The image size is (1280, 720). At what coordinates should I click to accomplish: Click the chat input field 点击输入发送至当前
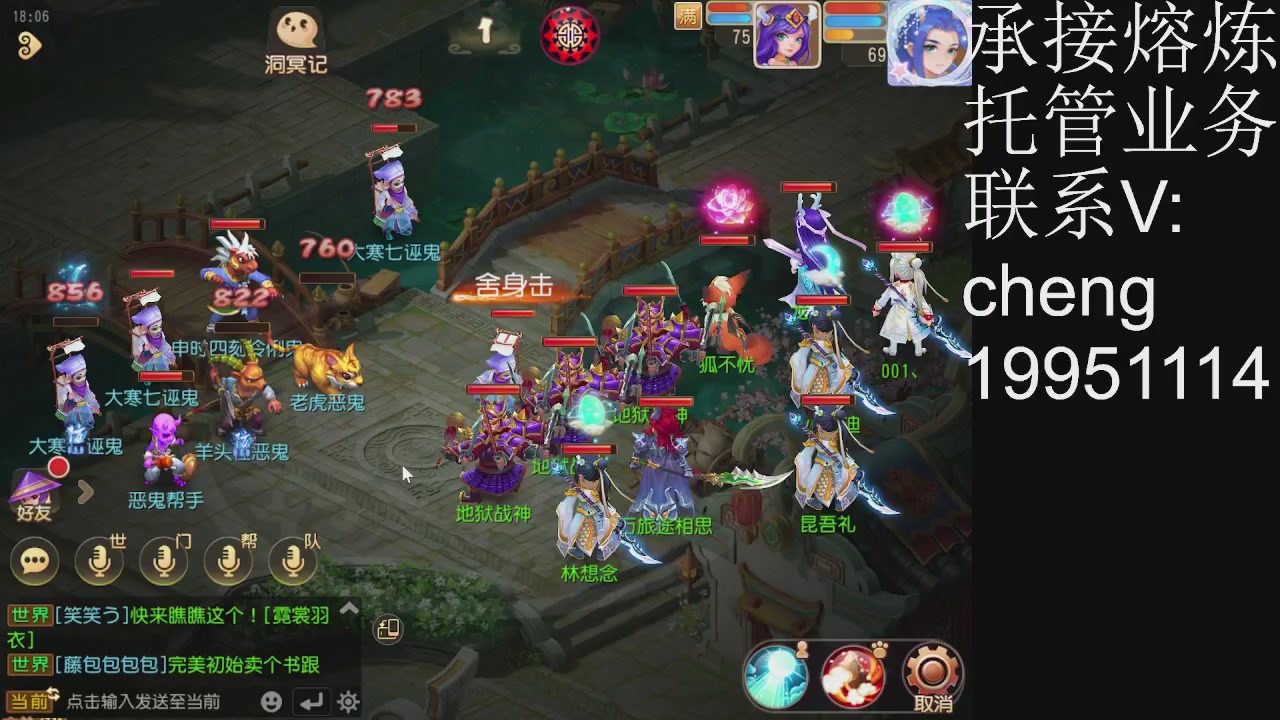click(x=150, y=701)
